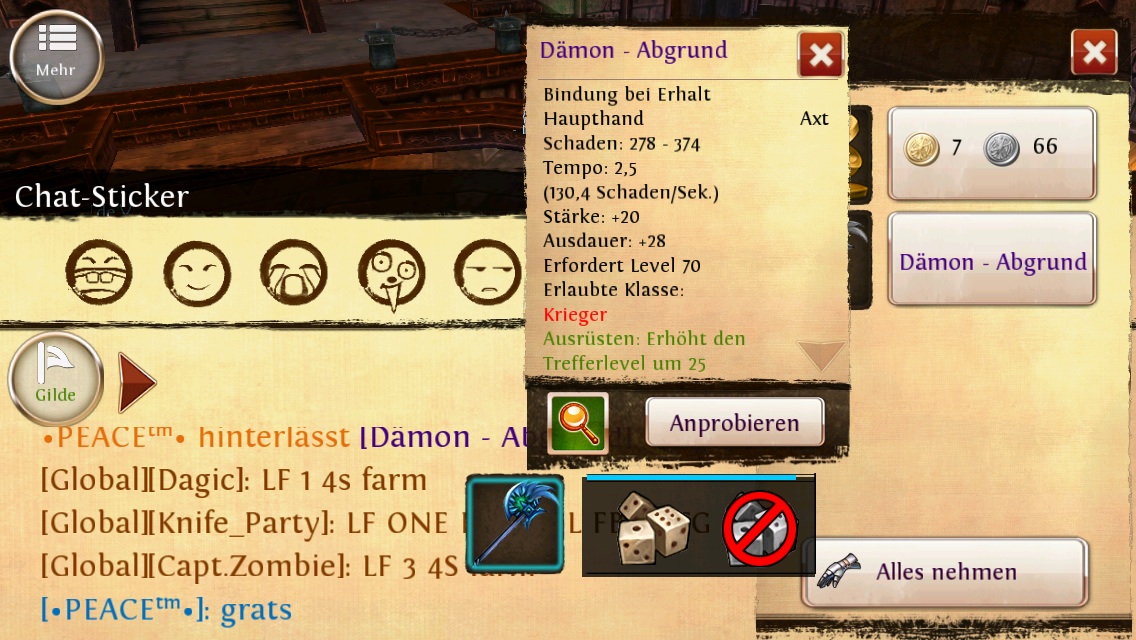
Task: Close the loot window
Action: pyautogui.click(x=1093, y=52)
